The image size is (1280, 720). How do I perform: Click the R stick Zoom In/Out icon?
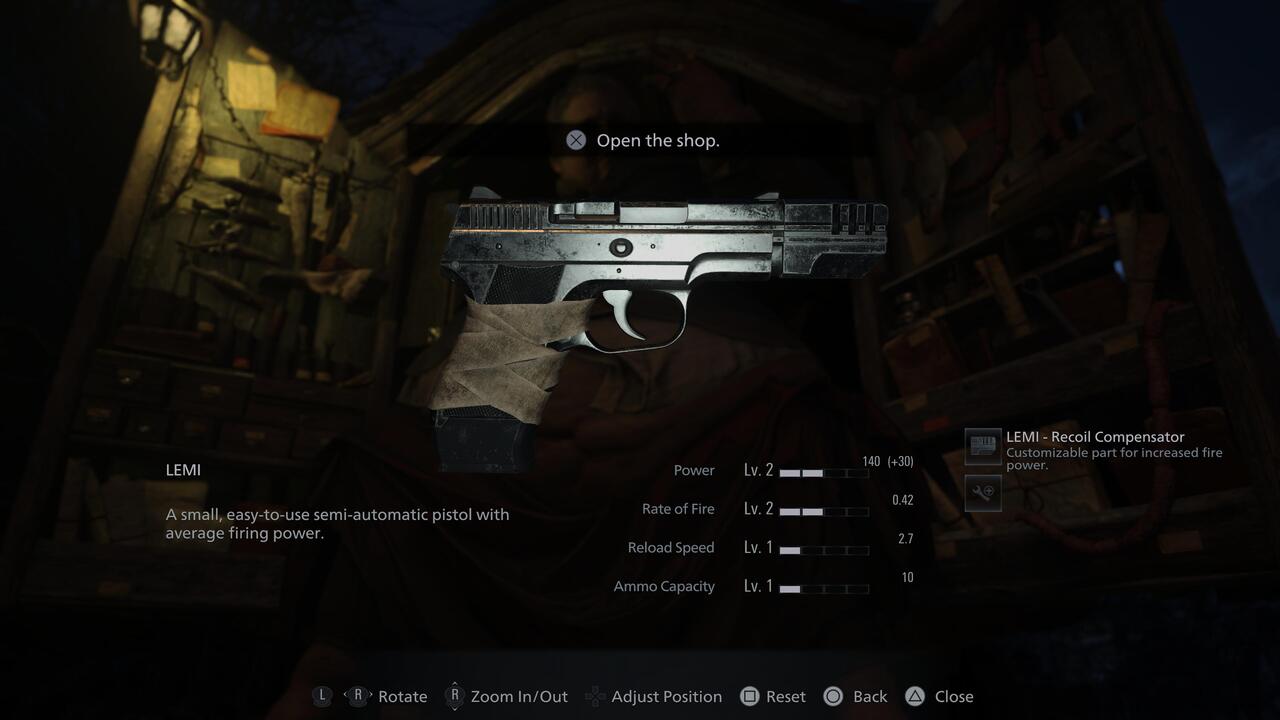pos(455,696)
